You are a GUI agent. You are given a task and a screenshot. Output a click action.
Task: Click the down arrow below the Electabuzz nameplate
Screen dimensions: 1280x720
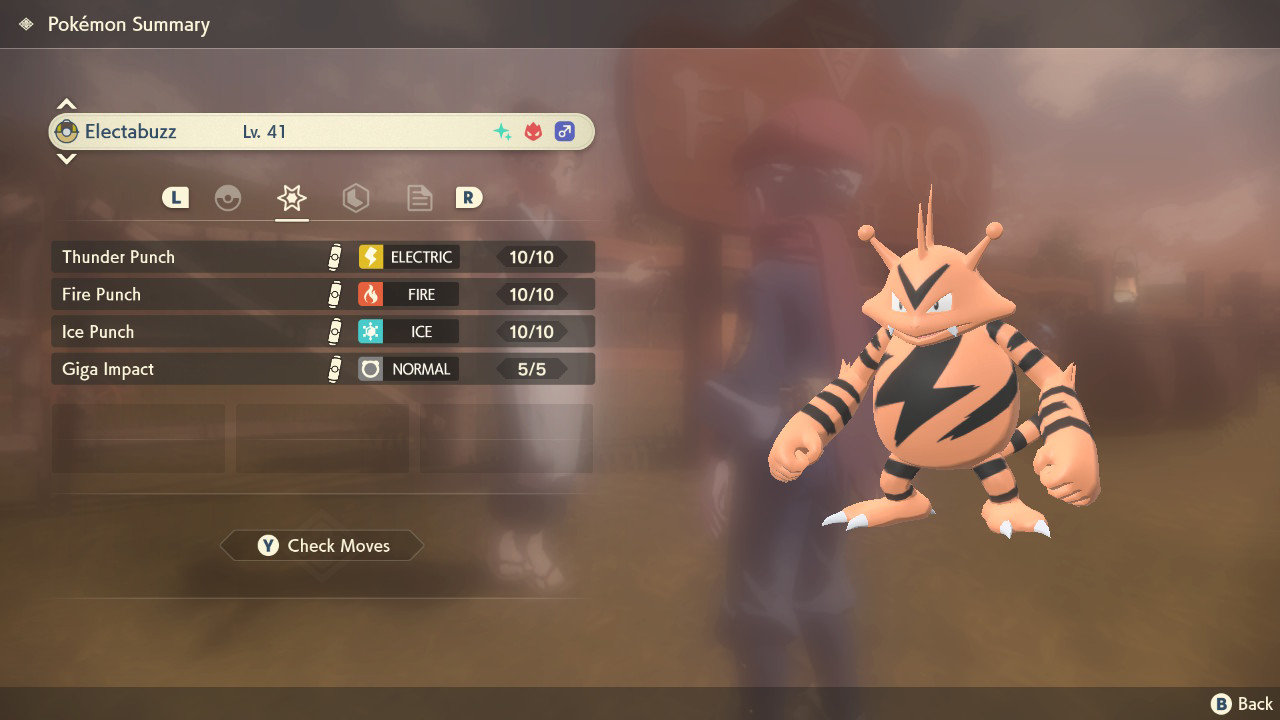coord(66,160)
